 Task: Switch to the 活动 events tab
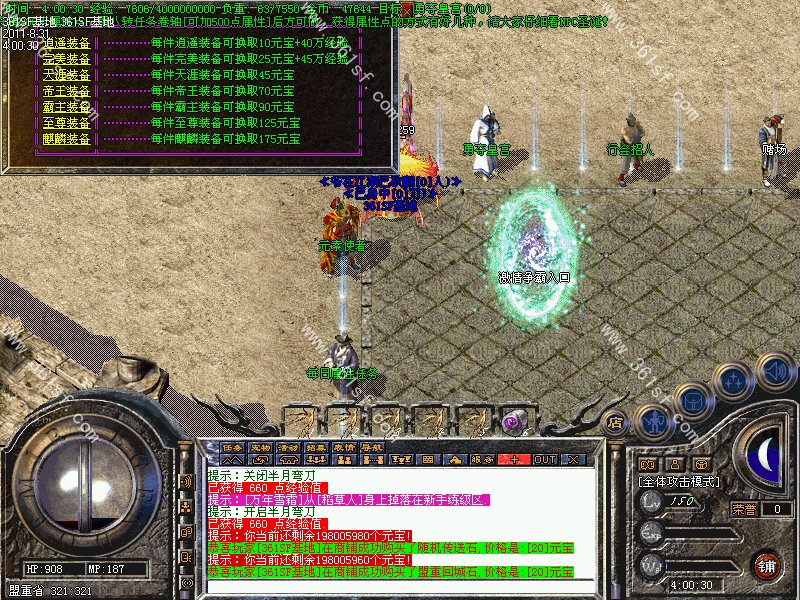[289, 447]
